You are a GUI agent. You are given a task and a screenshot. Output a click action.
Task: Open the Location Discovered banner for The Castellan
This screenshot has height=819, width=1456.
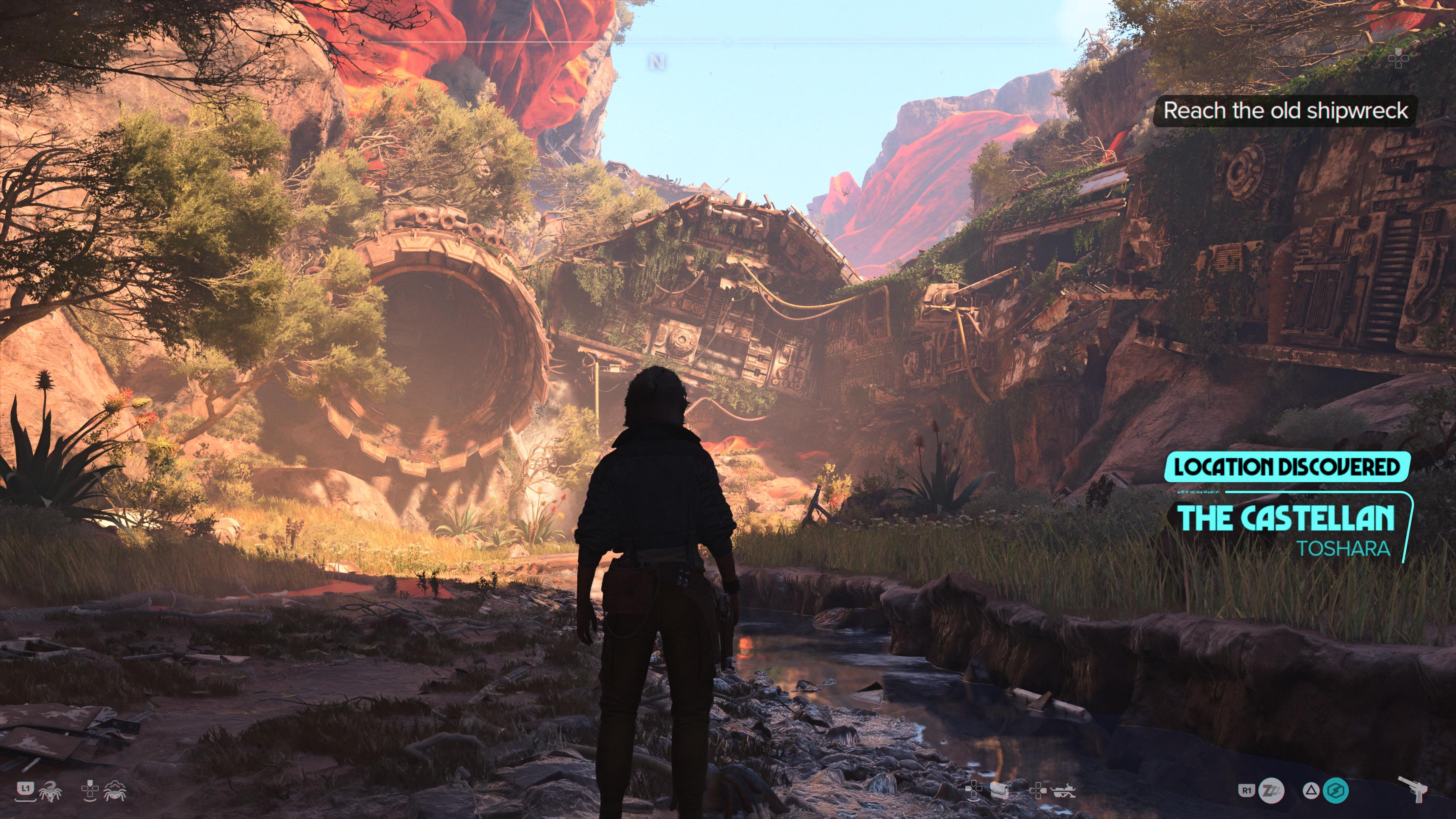(1287, 468)
